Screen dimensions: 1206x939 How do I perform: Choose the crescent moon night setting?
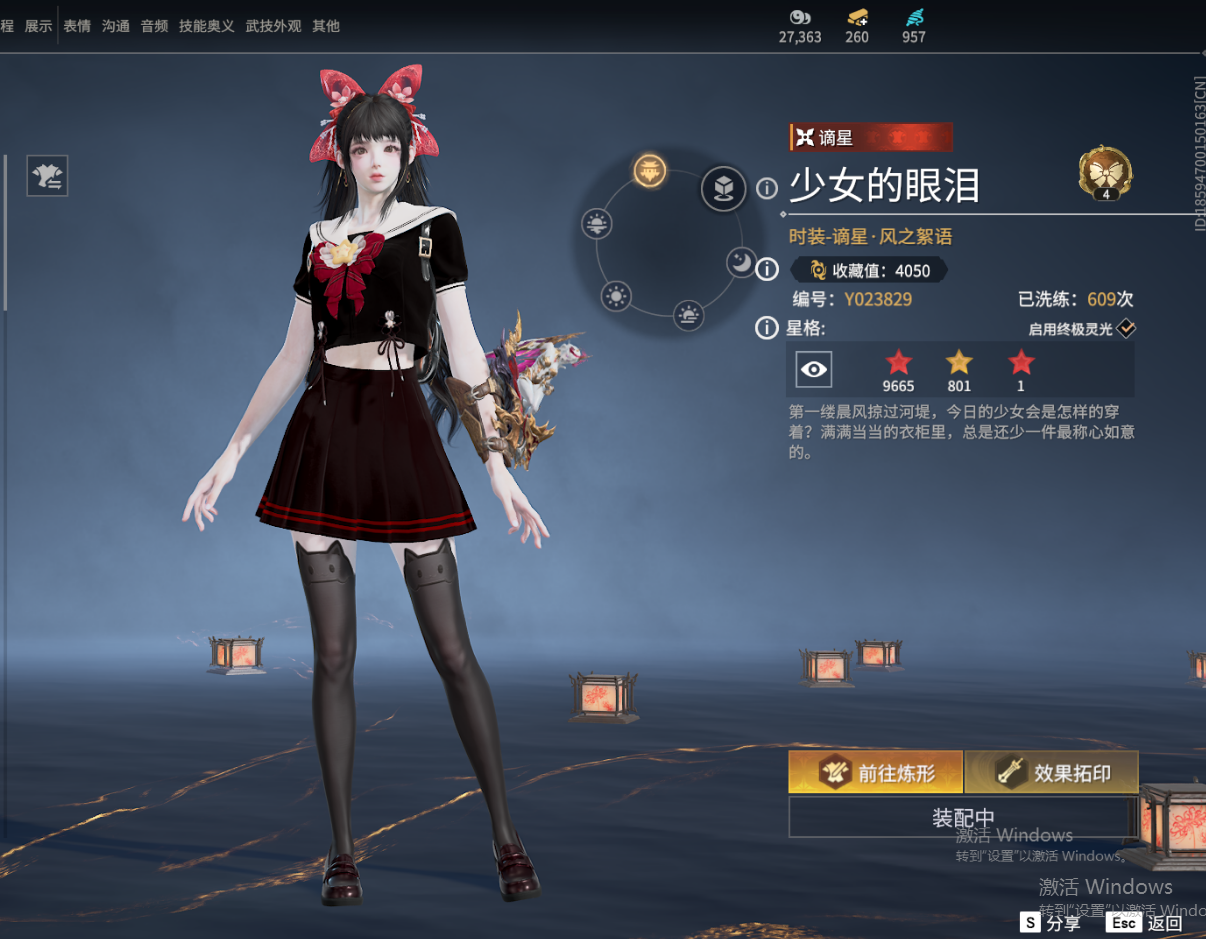[x=740, y=262]
